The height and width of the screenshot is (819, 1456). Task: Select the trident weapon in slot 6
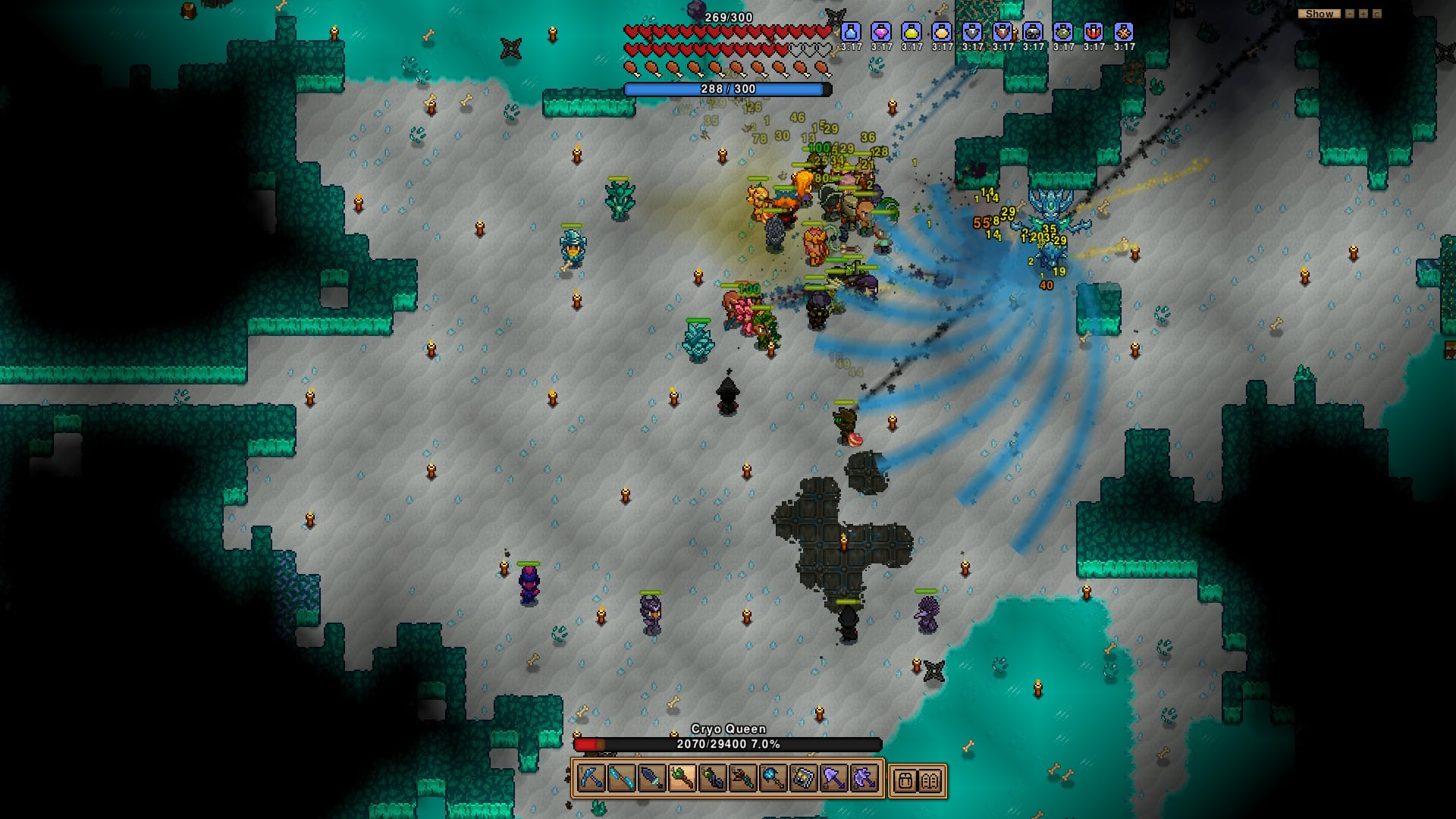(x=742, y=779)
